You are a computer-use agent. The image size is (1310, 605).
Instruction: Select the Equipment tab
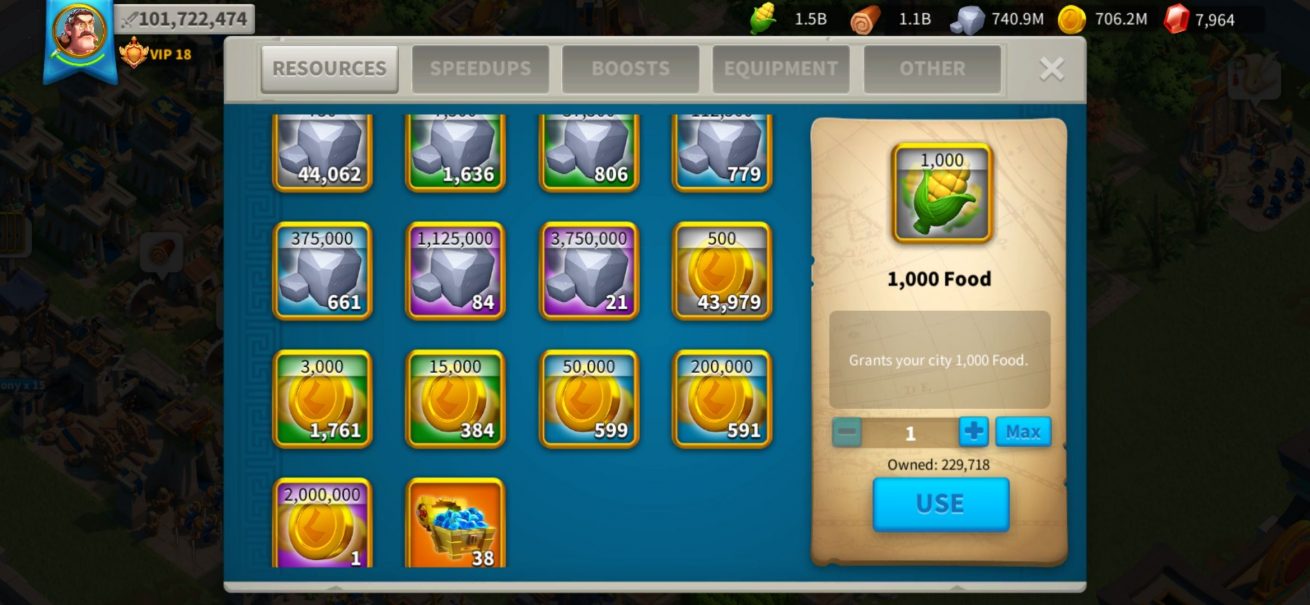pos(781,69)
